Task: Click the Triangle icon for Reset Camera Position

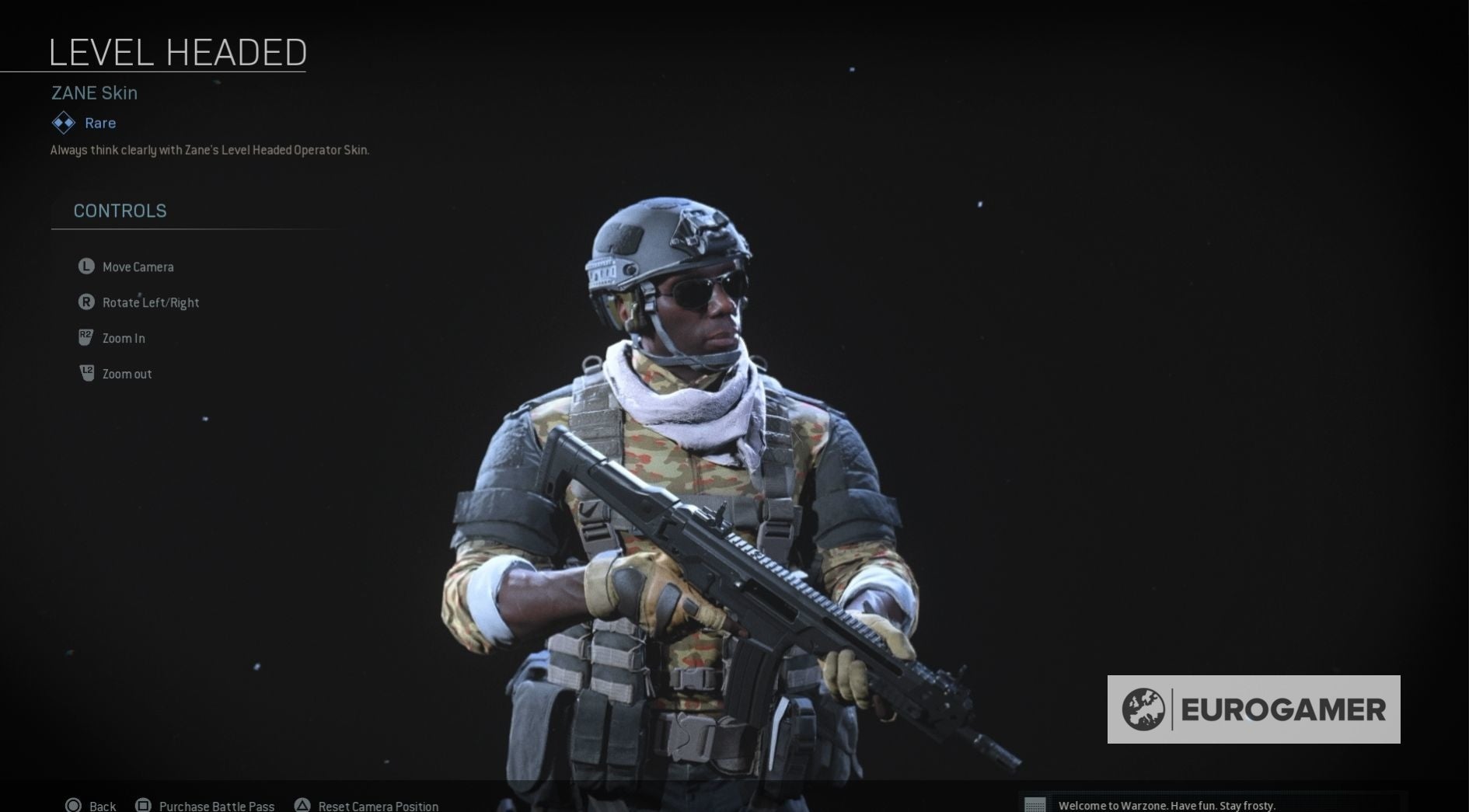Action: coord(302,806)
